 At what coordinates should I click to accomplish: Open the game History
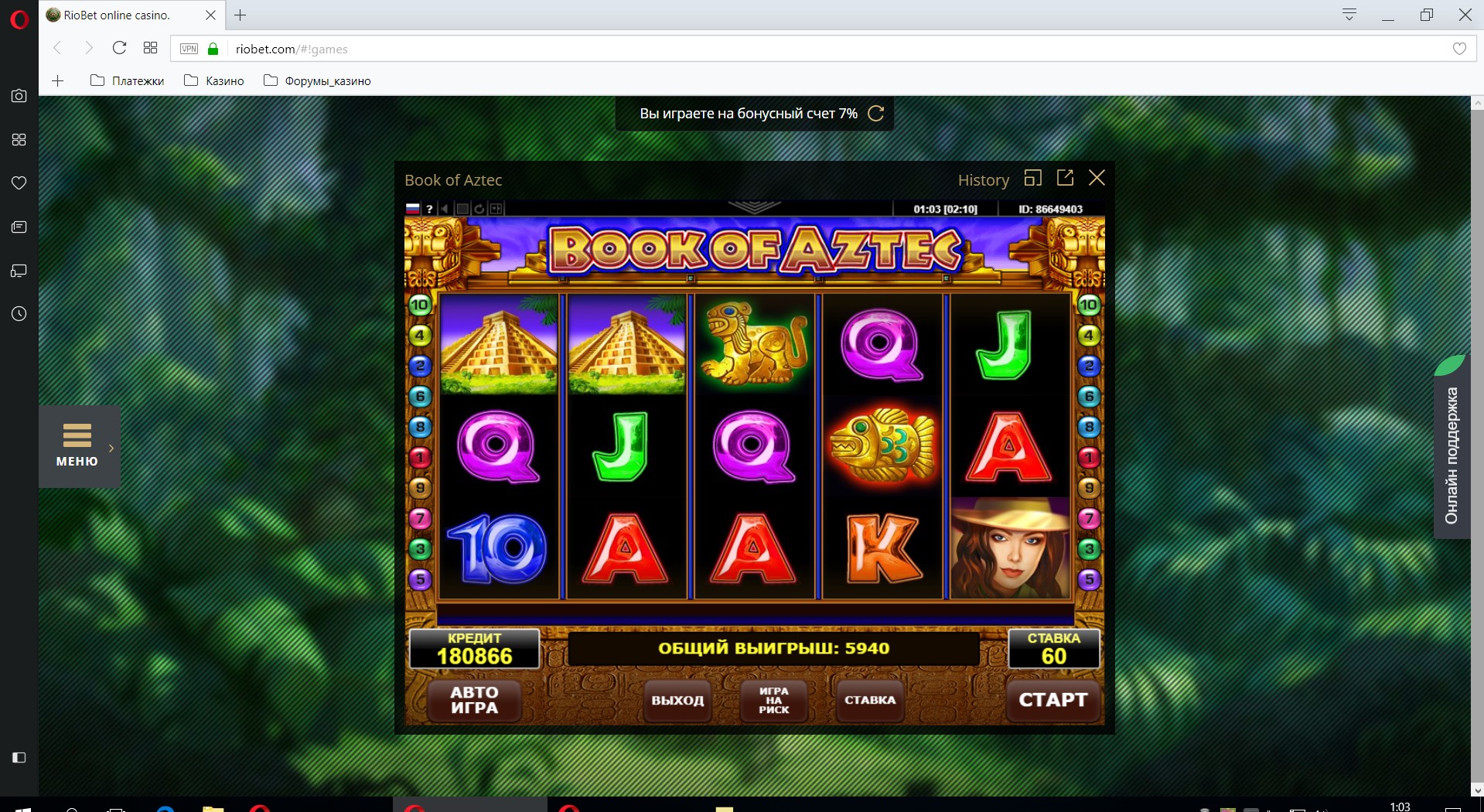pos(983,180)
